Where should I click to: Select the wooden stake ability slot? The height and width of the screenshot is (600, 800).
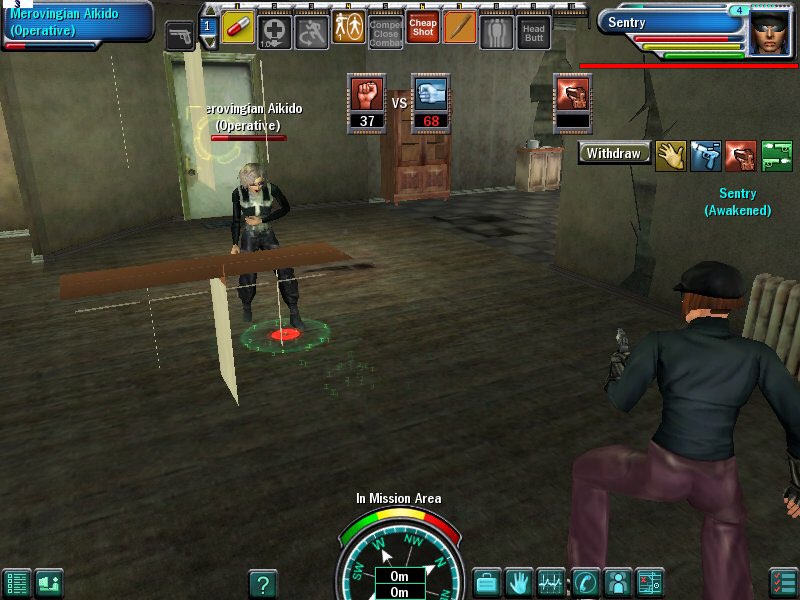point(460,28)
